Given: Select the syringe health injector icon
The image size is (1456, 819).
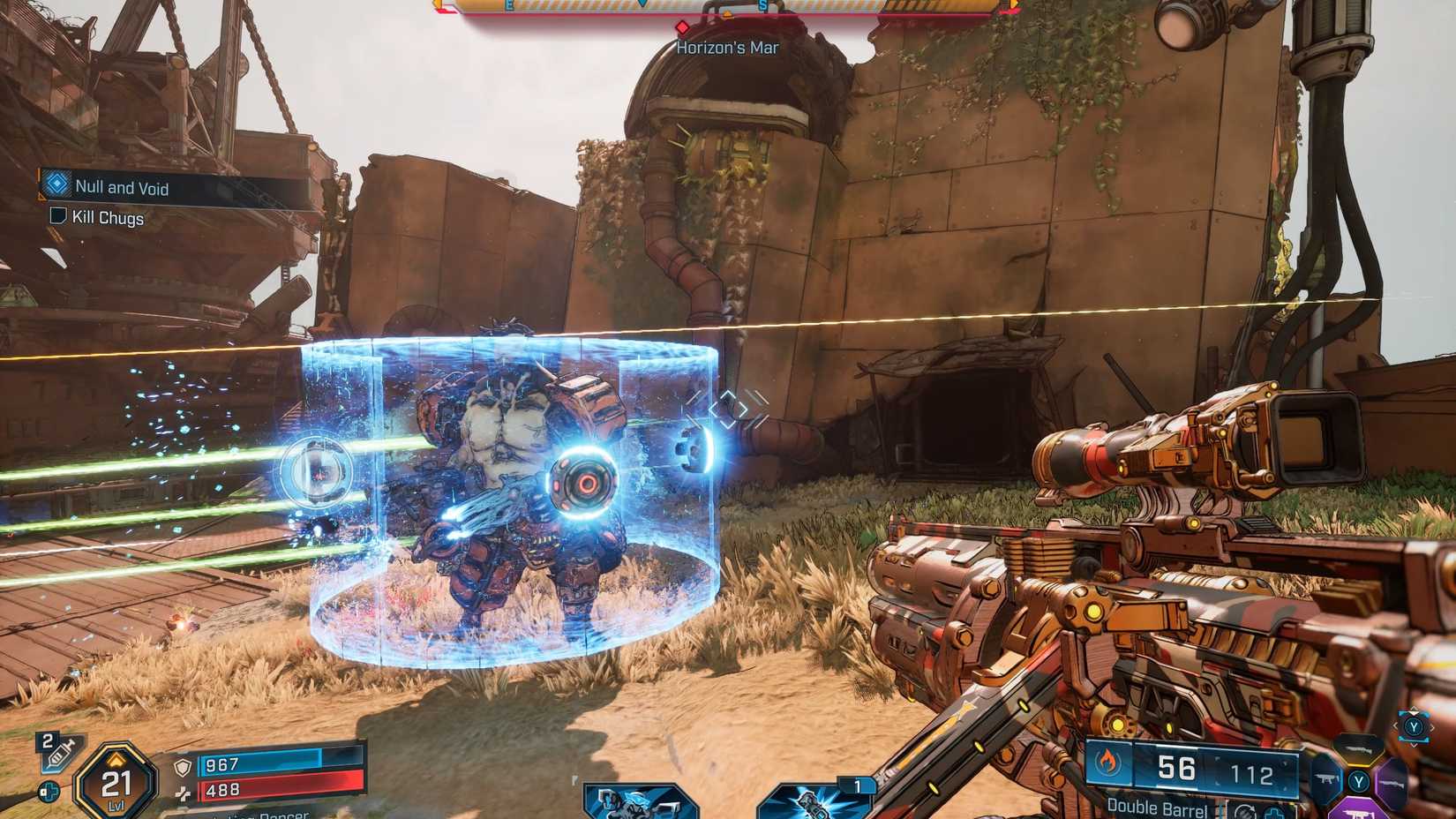Looking at the screenshot, I should coord(57,753).
